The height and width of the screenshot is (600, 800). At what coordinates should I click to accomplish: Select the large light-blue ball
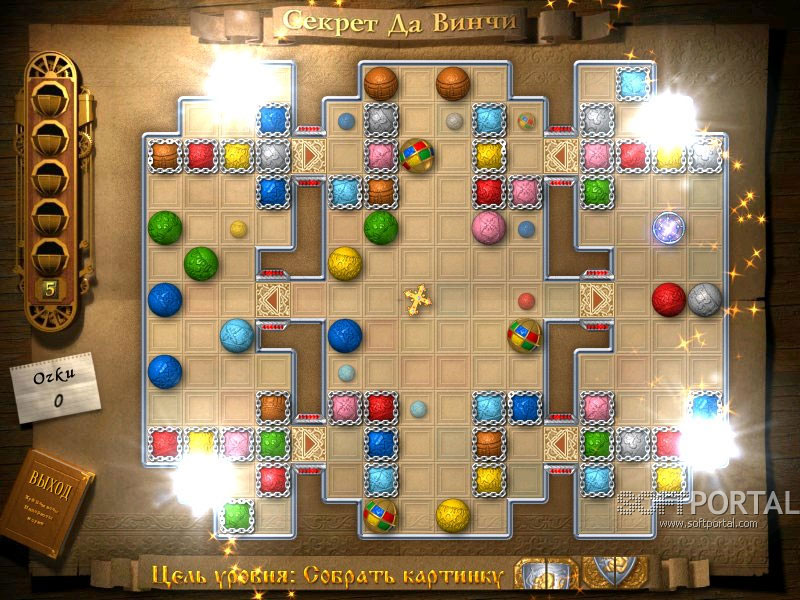pyautogui.click(x=236, y=335)
